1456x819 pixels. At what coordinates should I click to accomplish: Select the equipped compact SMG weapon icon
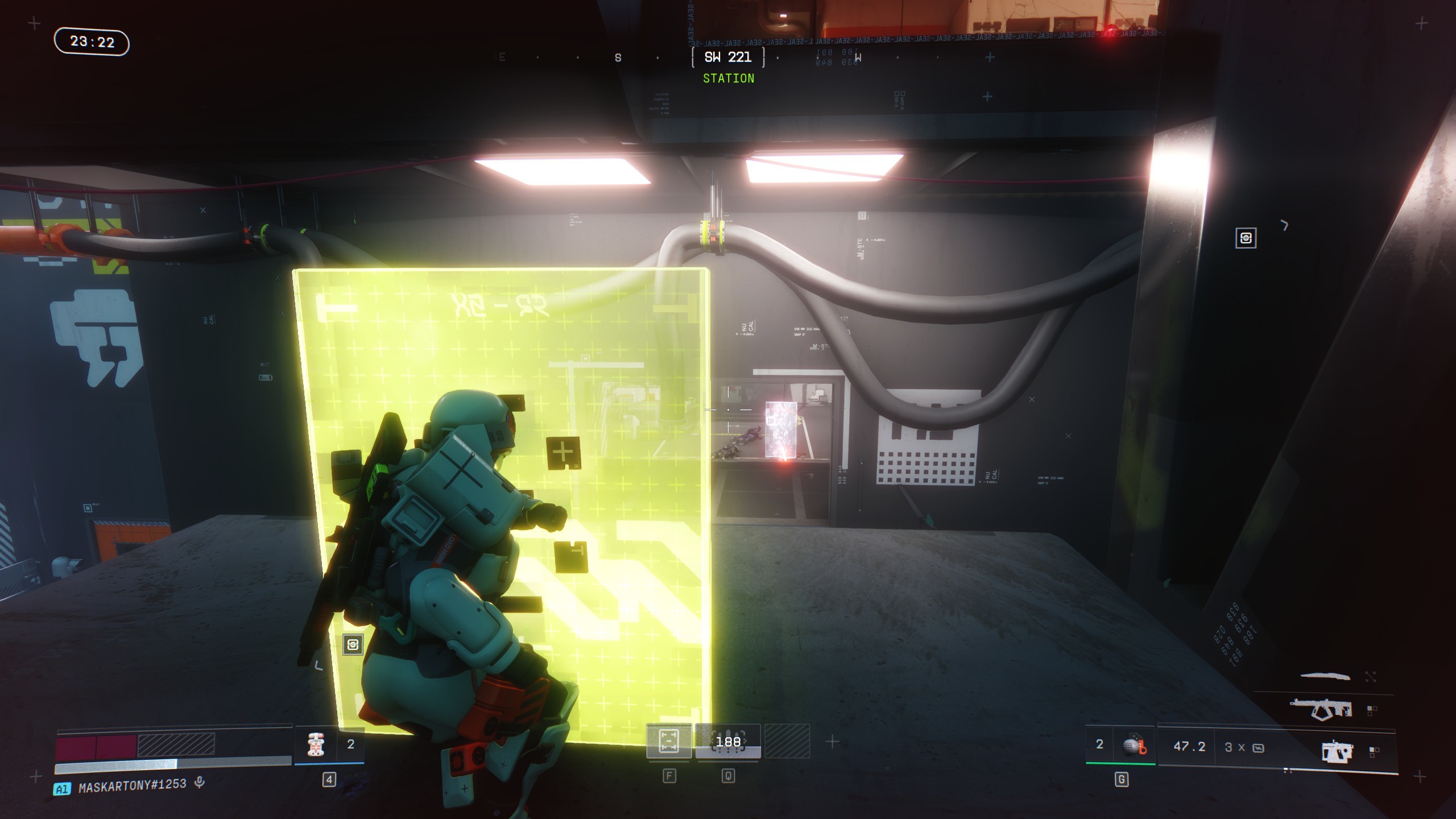(x=1337, y=751)
